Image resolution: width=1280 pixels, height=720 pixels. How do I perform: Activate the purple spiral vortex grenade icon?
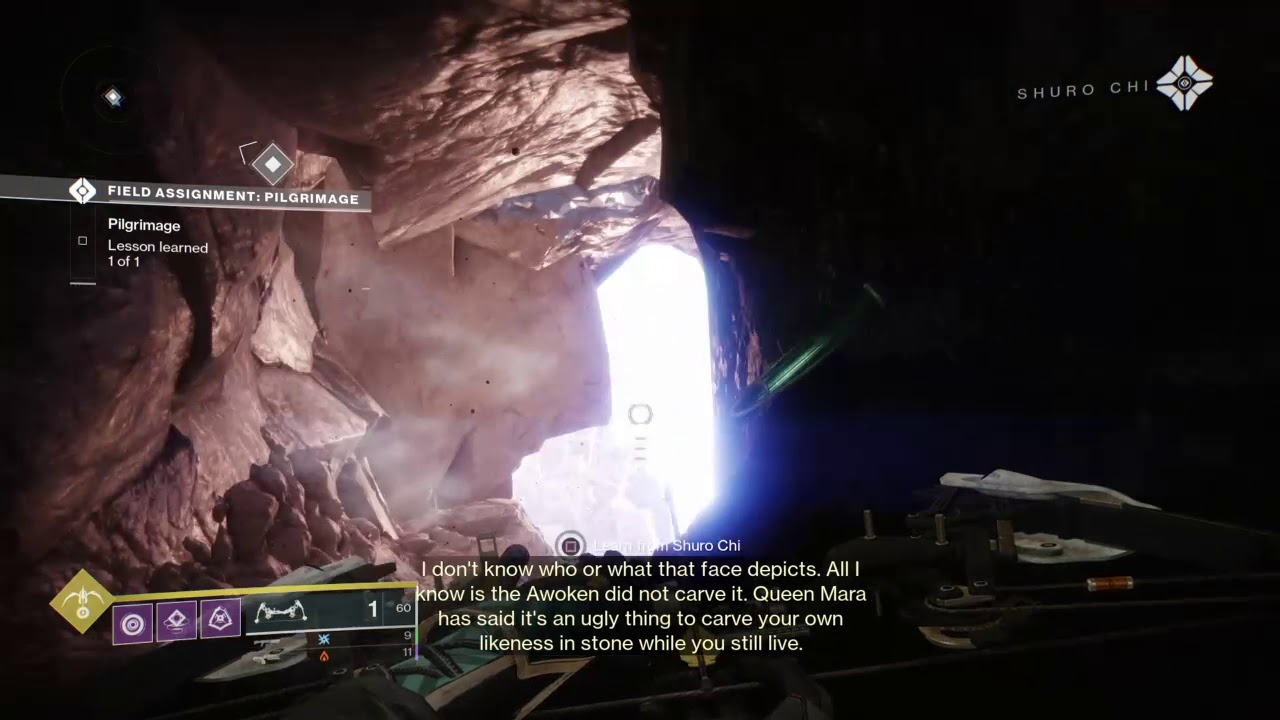[x=133, y=624]
